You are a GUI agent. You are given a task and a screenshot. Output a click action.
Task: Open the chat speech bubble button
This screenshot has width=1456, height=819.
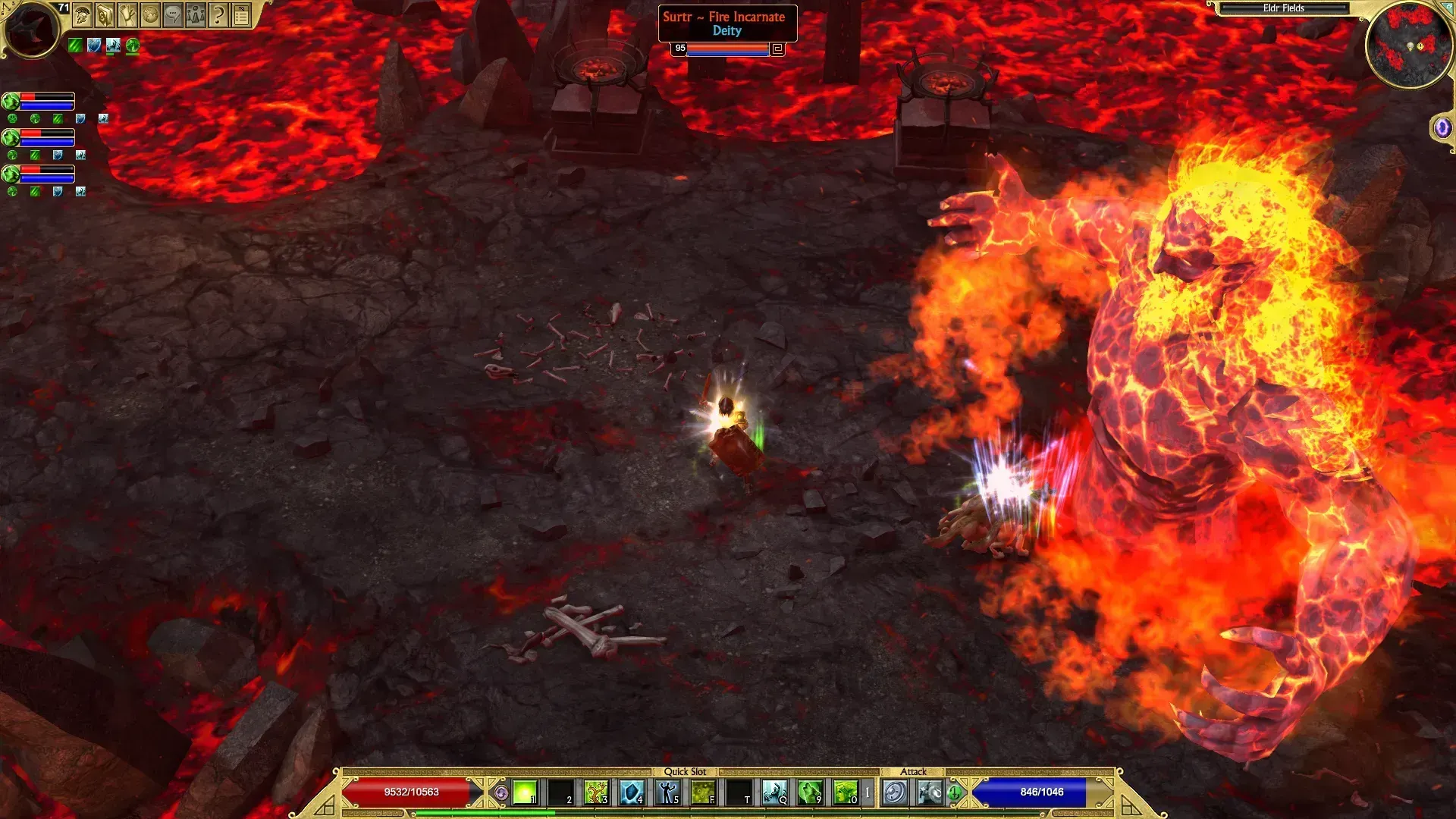pos(173,14)
